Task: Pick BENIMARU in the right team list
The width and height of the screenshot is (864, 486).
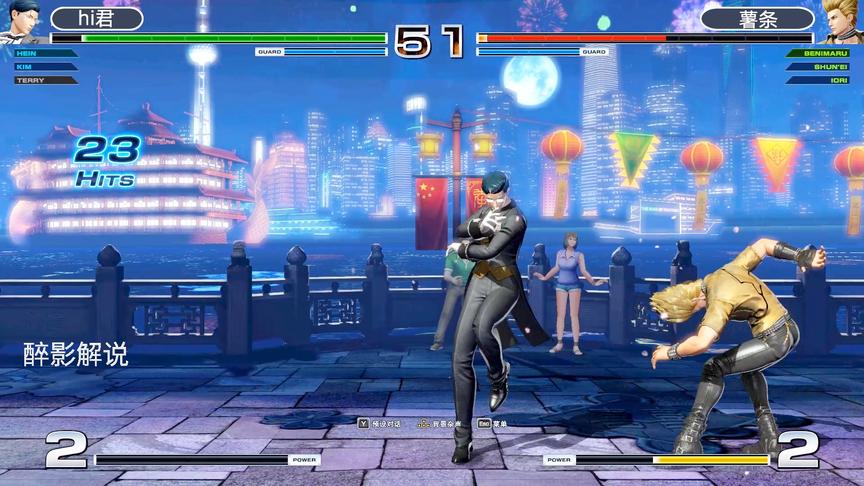Action: coord(820,53)
